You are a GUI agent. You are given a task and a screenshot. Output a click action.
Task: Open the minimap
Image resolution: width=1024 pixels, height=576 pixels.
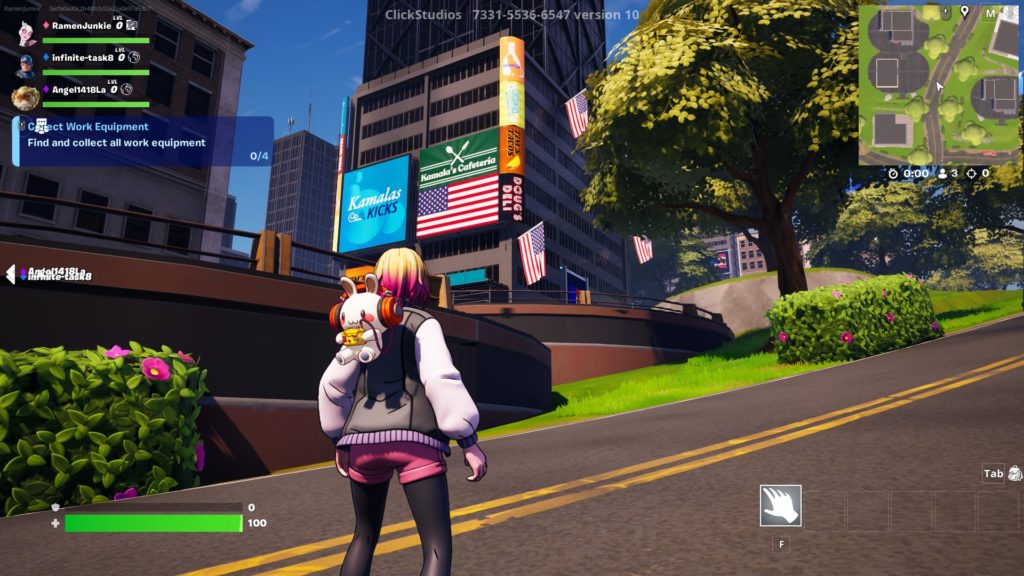point(937,84)
